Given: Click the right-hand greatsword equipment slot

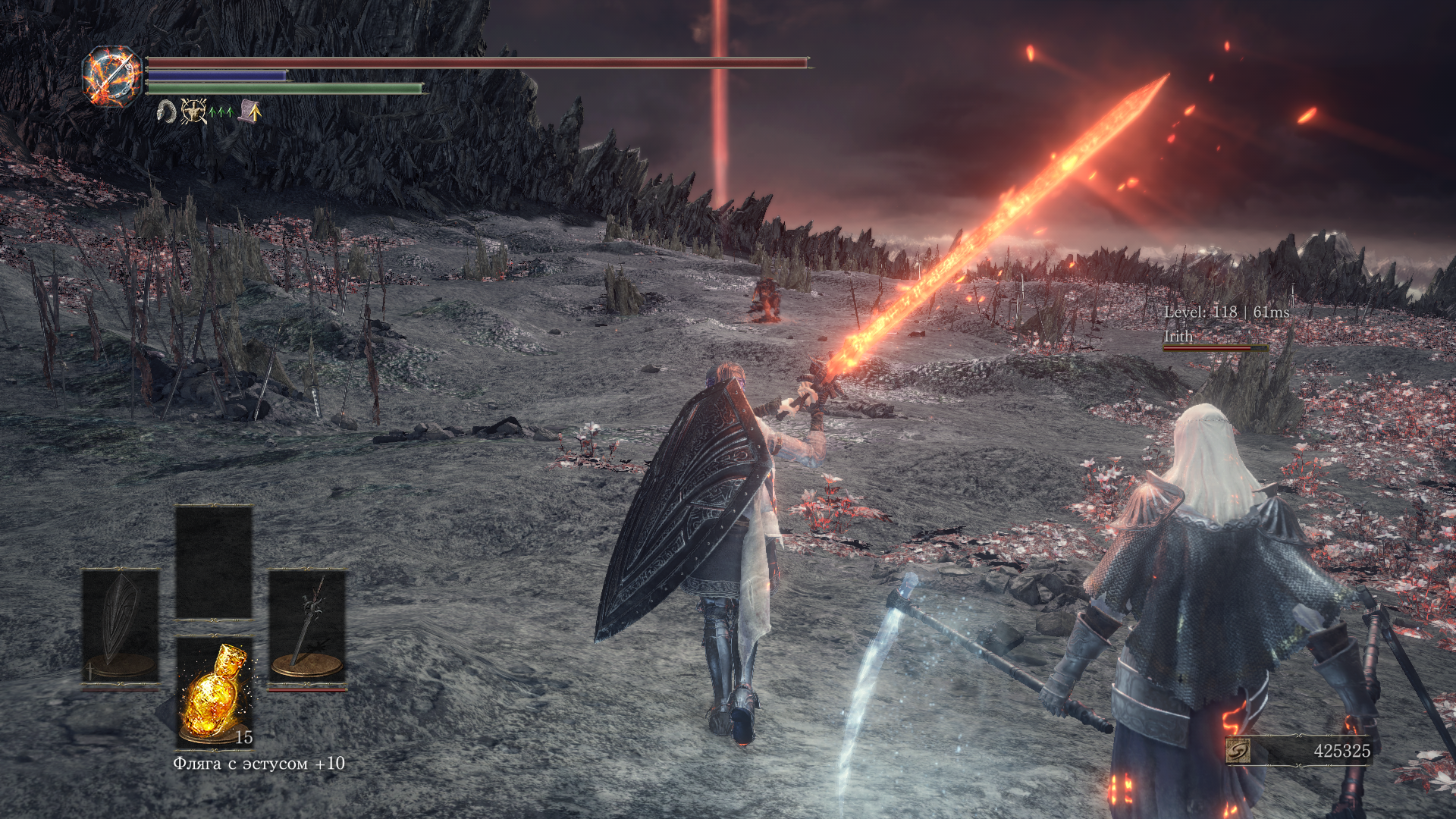Looking at the screenshot, I should pyautogui.click(x=307, y=627).
